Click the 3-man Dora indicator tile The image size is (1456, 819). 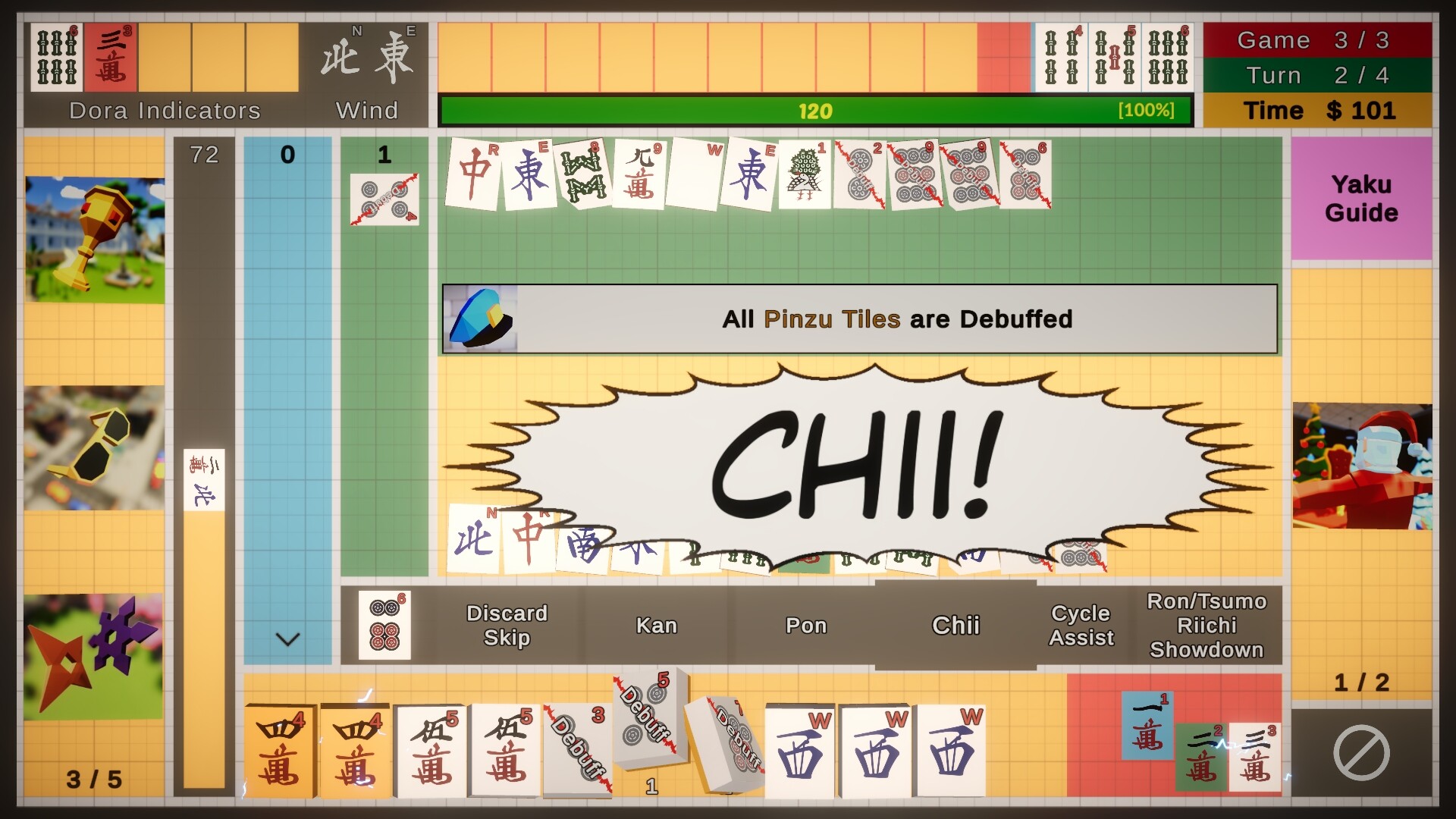(x=108, y=57)
